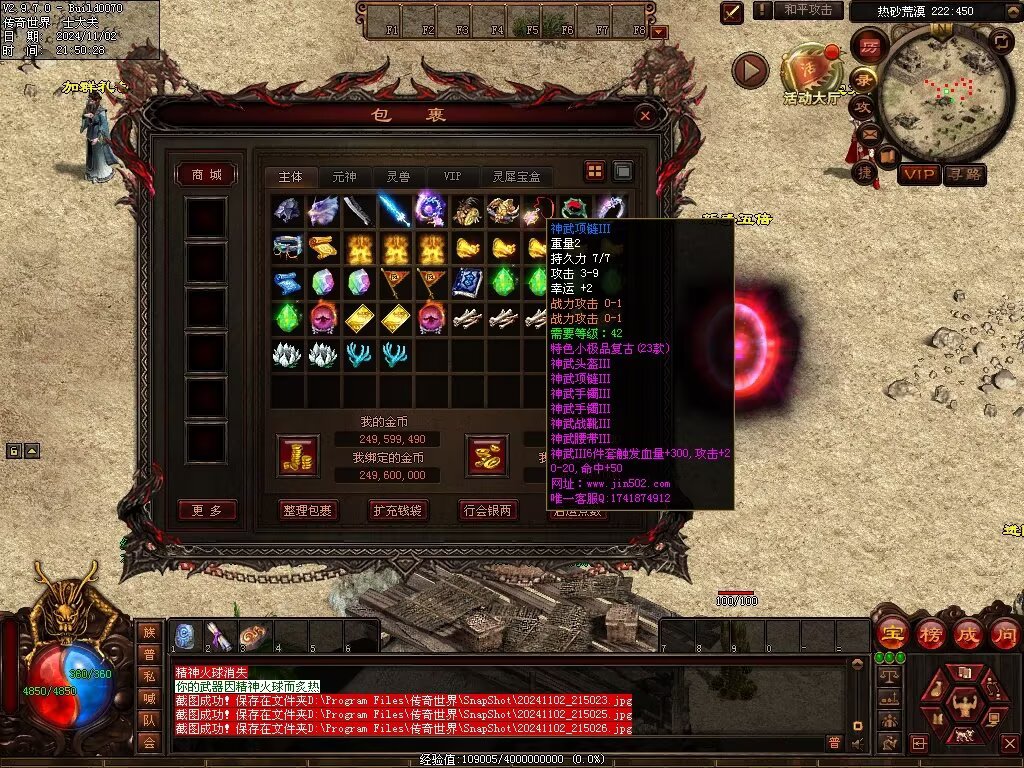Switch to the 元神 tab

click(x=344, y=177)
